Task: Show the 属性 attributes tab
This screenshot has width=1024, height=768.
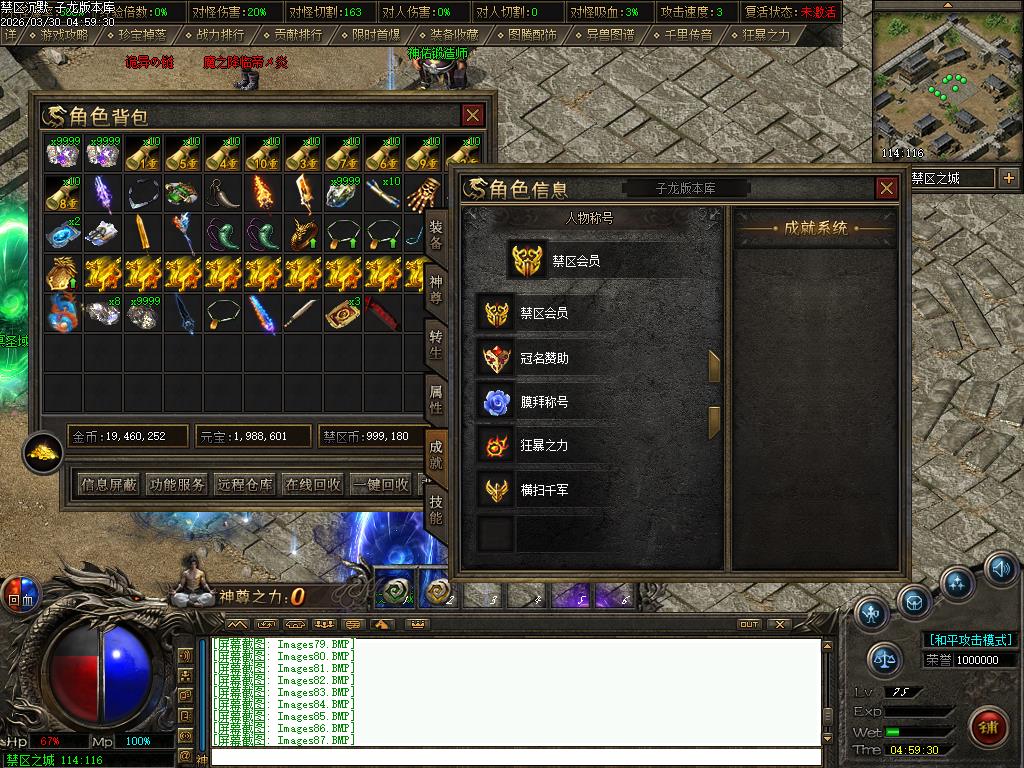Action: click(x=436, y=398)
